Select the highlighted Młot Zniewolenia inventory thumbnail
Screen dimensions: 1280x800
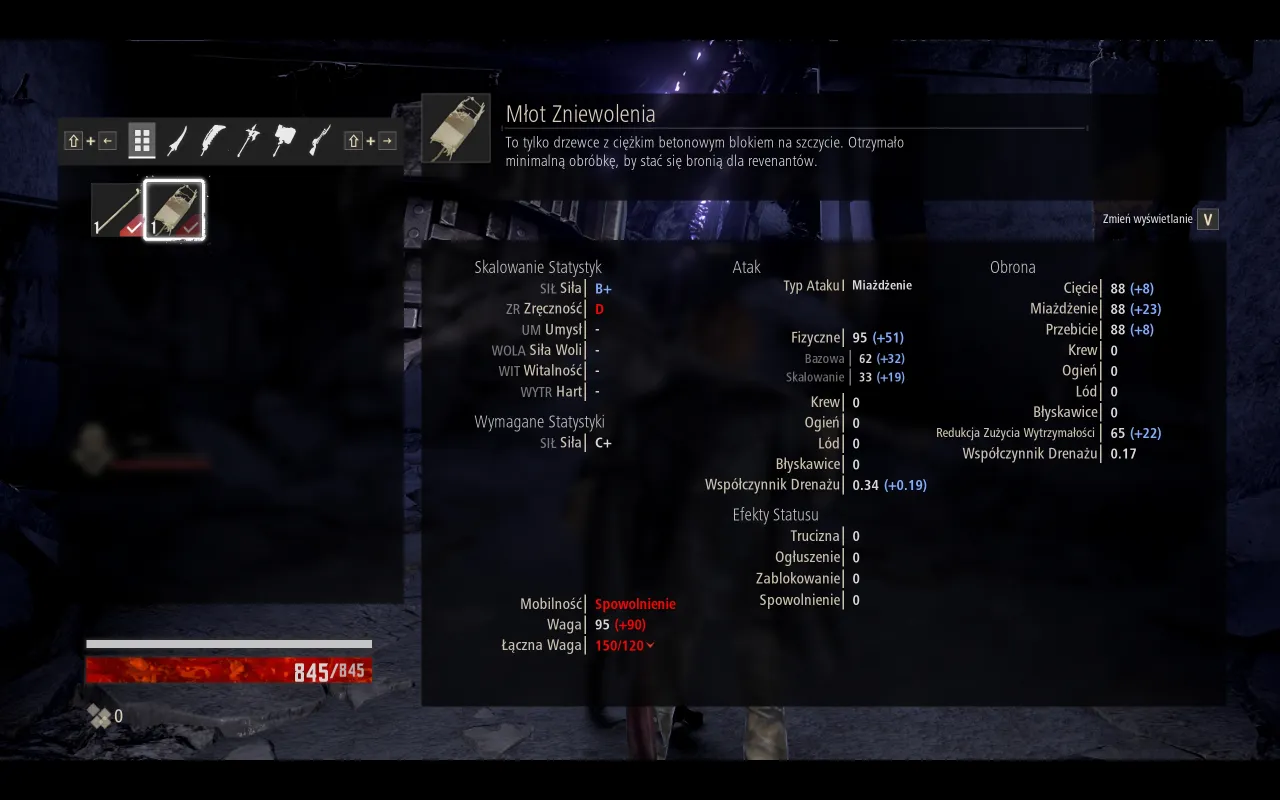[x=176, y=208]
